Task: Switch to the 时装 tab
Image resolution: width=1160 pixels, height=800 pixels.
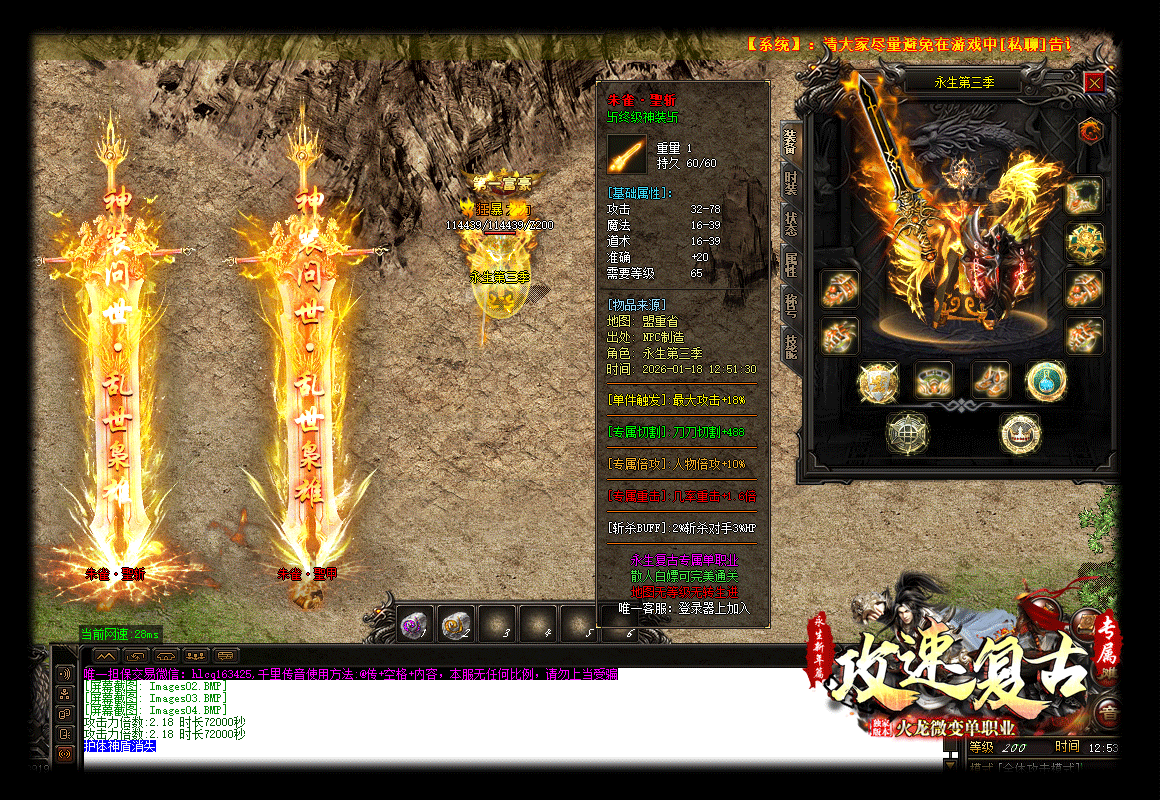Action: 791,187
